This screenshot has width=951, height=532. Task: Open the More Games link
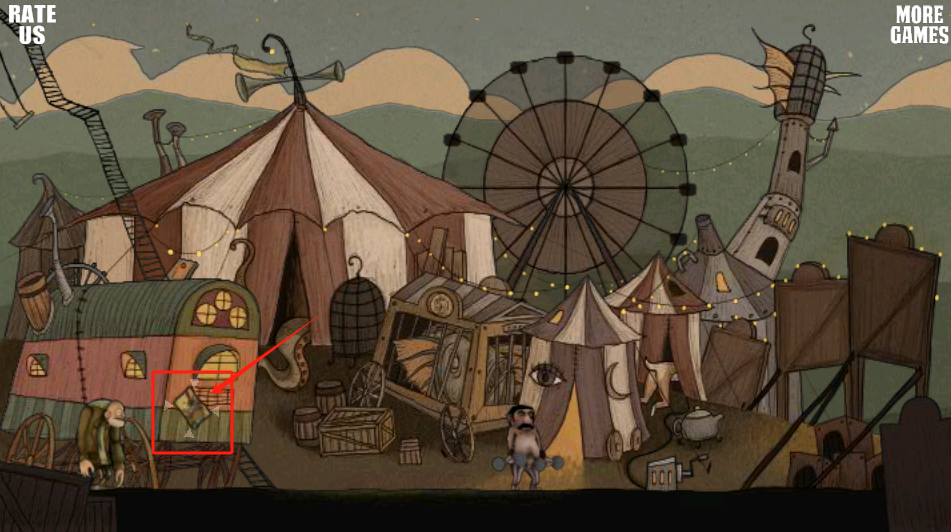919,24
